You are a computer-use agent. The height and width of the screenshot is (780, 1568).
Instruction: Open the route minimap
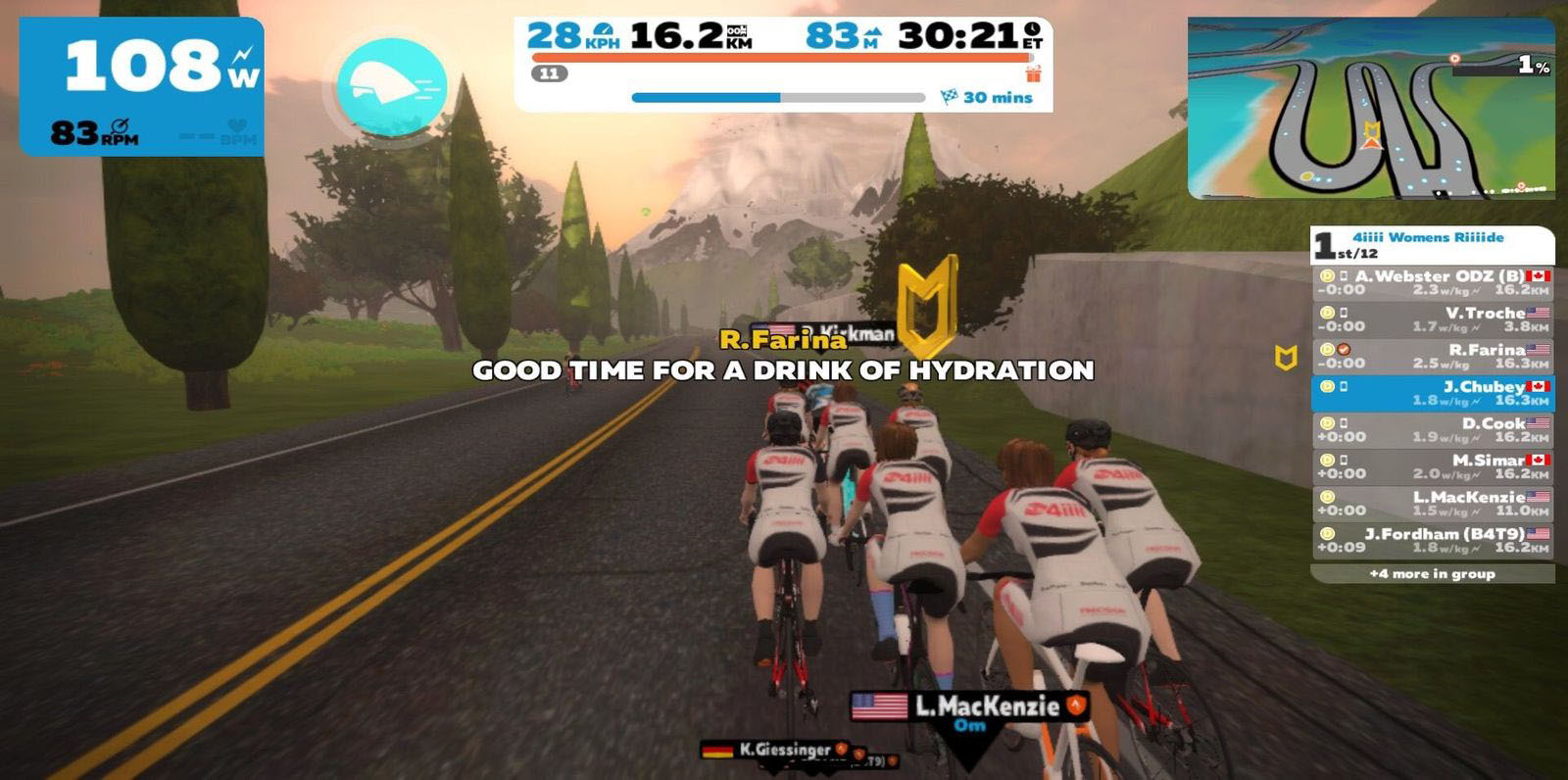(1370, 108)
